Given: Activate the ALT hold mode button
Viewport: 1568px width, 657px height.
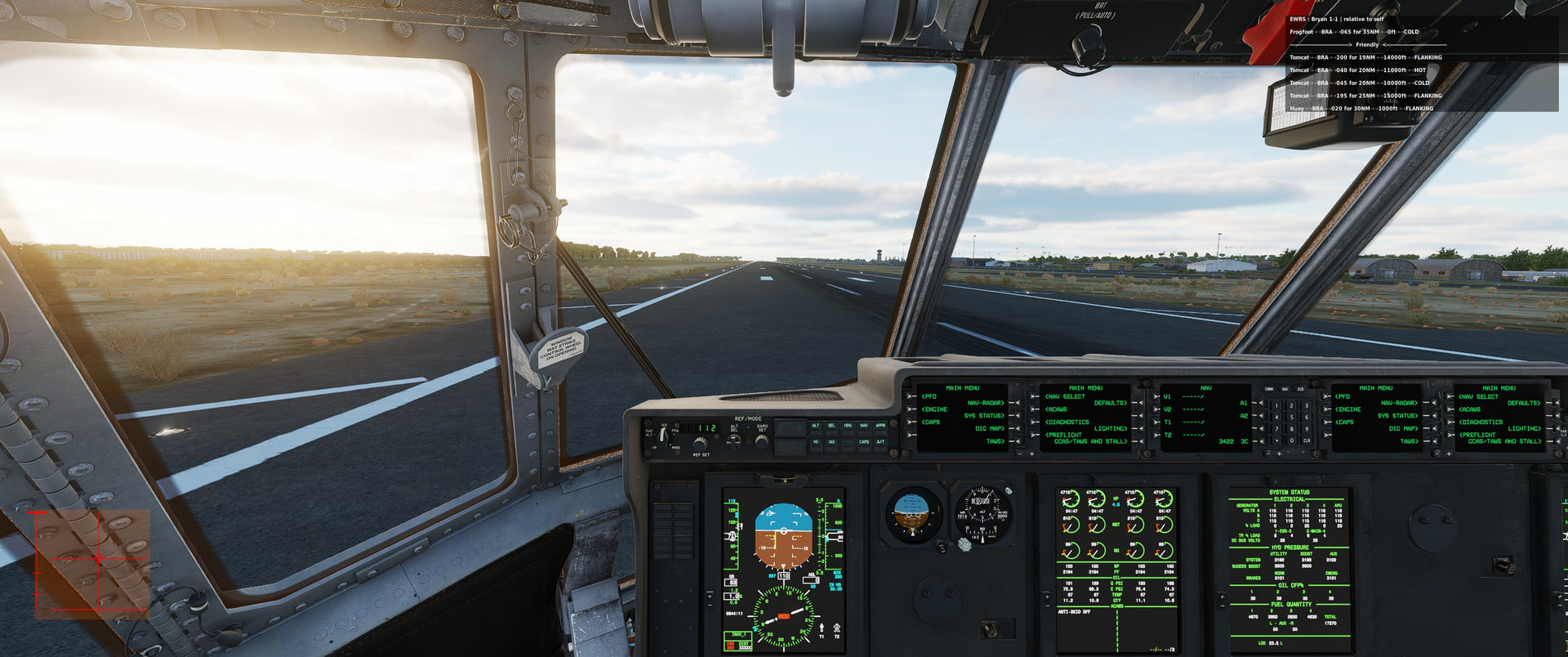Looking at the screenshot, I should (815, 426).
